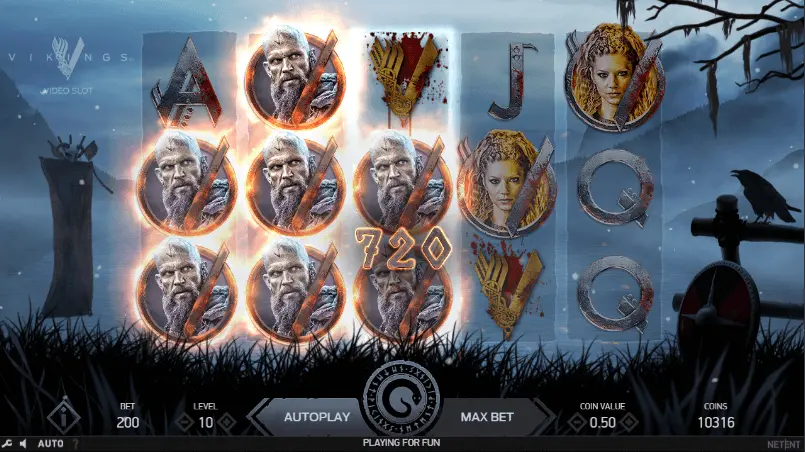Decrease the bet level
805x452 pixels.
pyautogui.click(x=182, y=423)
